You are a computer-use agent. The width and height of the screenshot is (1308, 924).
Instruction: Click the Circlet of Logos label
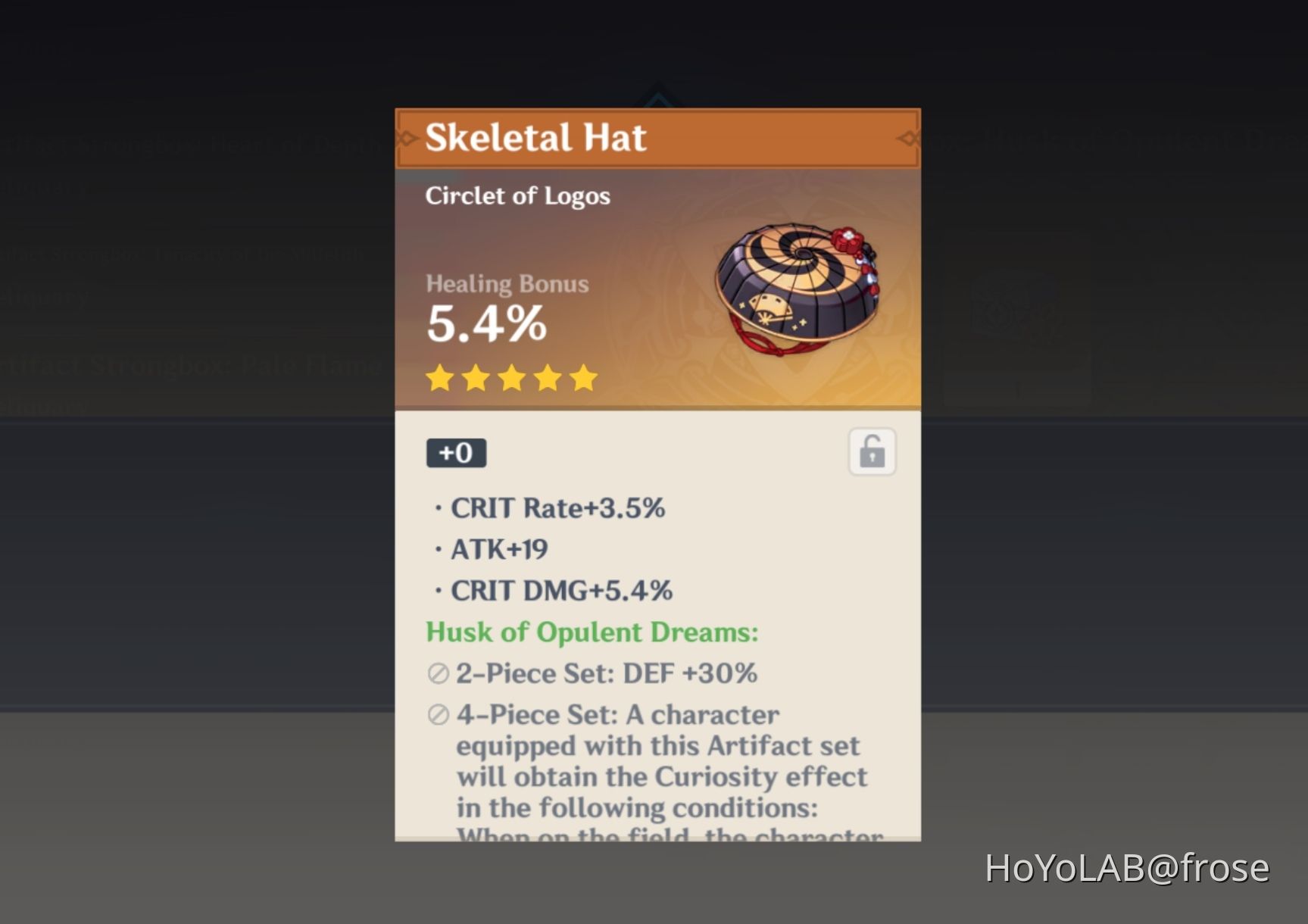click(518, 196)
